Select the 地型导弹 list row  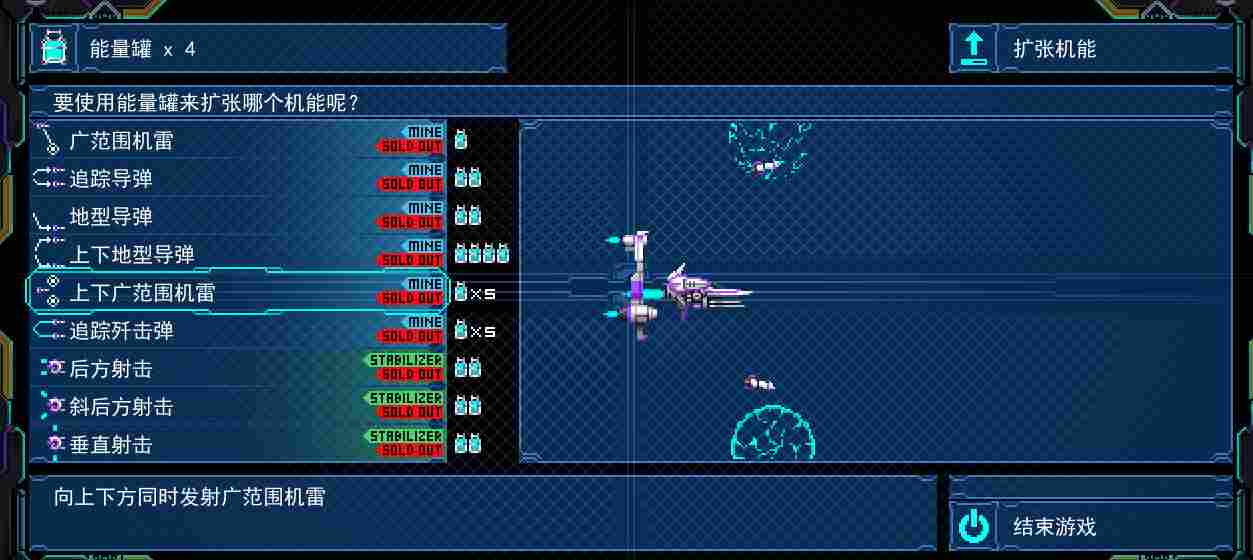point(238,217)
